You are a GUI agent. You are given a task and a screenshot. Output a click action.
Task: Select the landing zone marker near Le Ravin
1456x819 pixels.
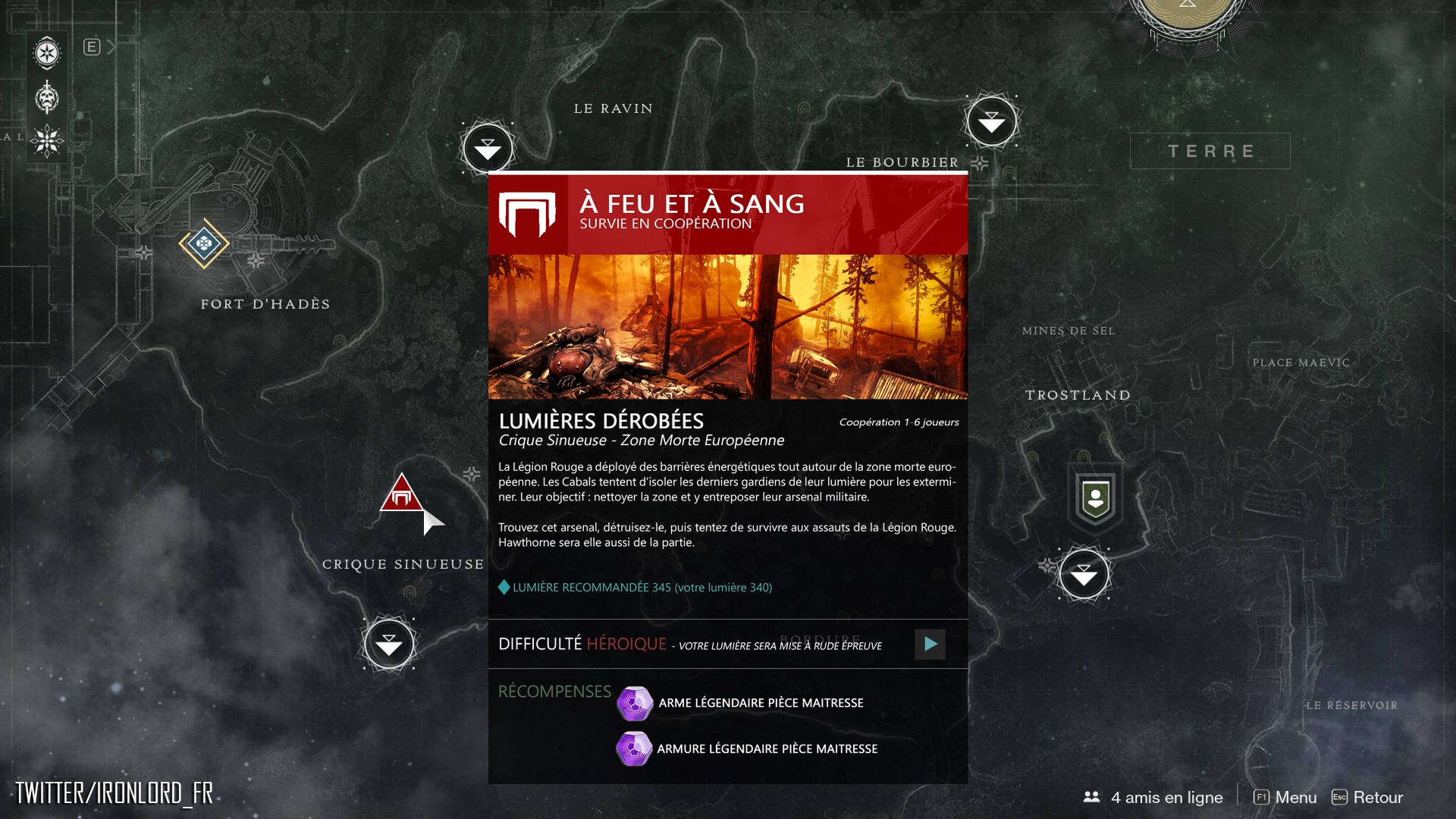pyautogui.click(x=488, y=149)
